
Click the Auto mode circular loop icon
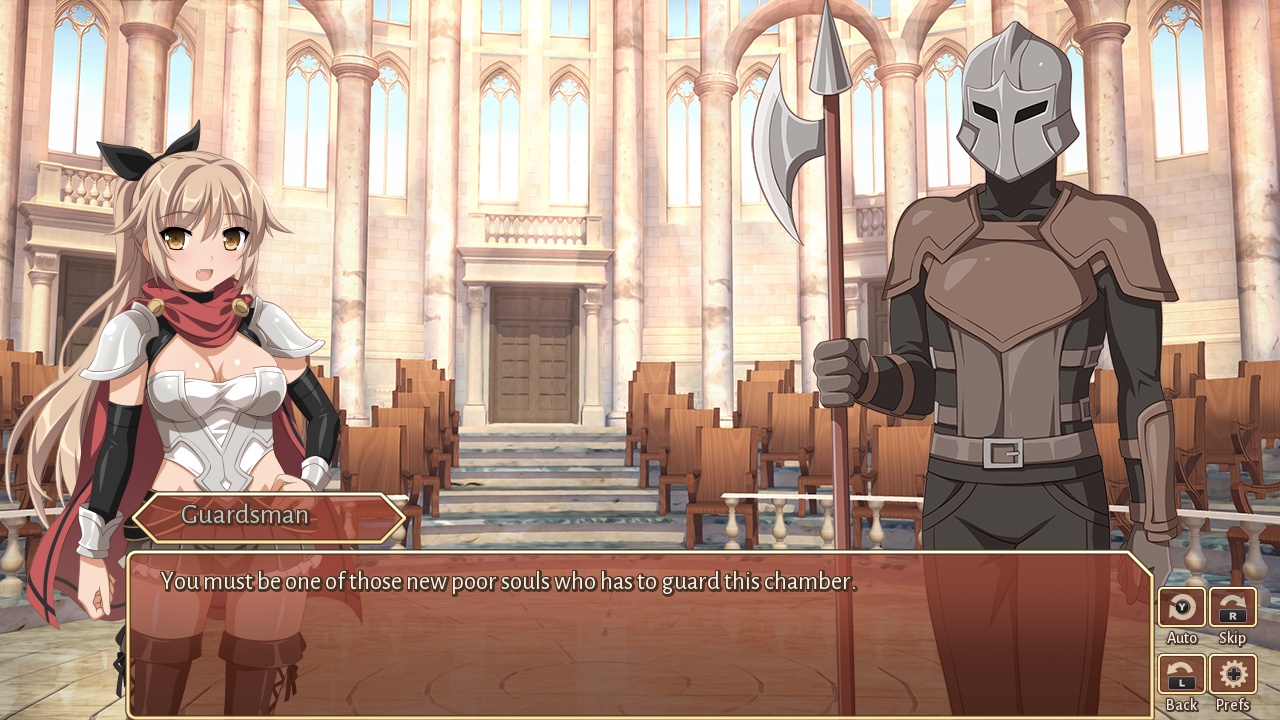click(x=1182, y=604)
